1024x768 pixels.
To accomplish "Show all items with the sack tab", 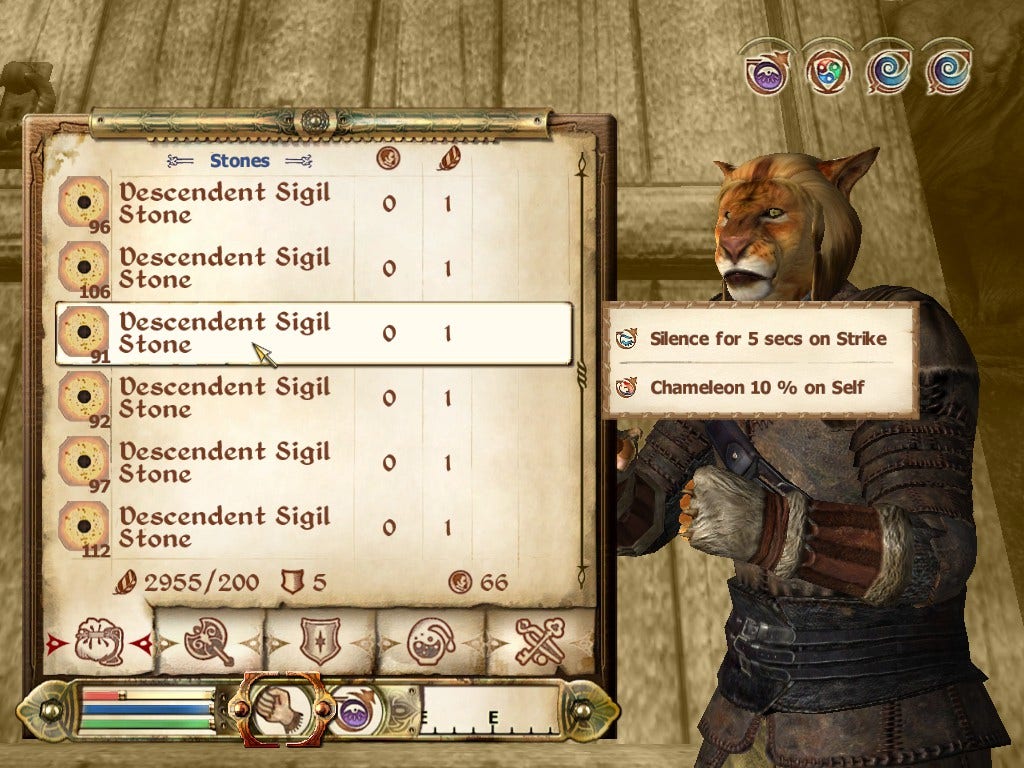I will pos(99,642).
